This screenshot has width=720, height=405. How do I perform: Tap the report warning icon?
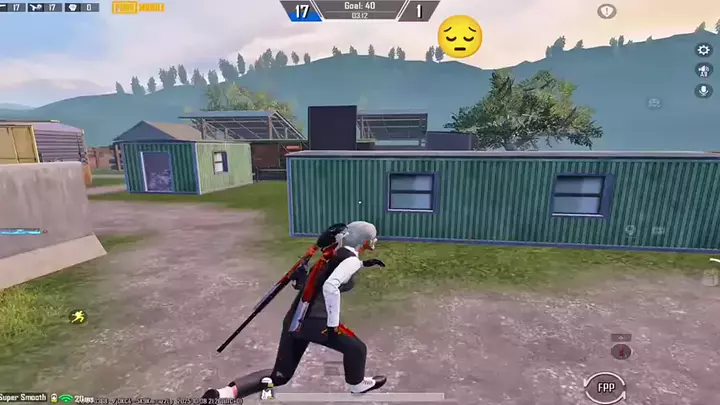point(607,11)
